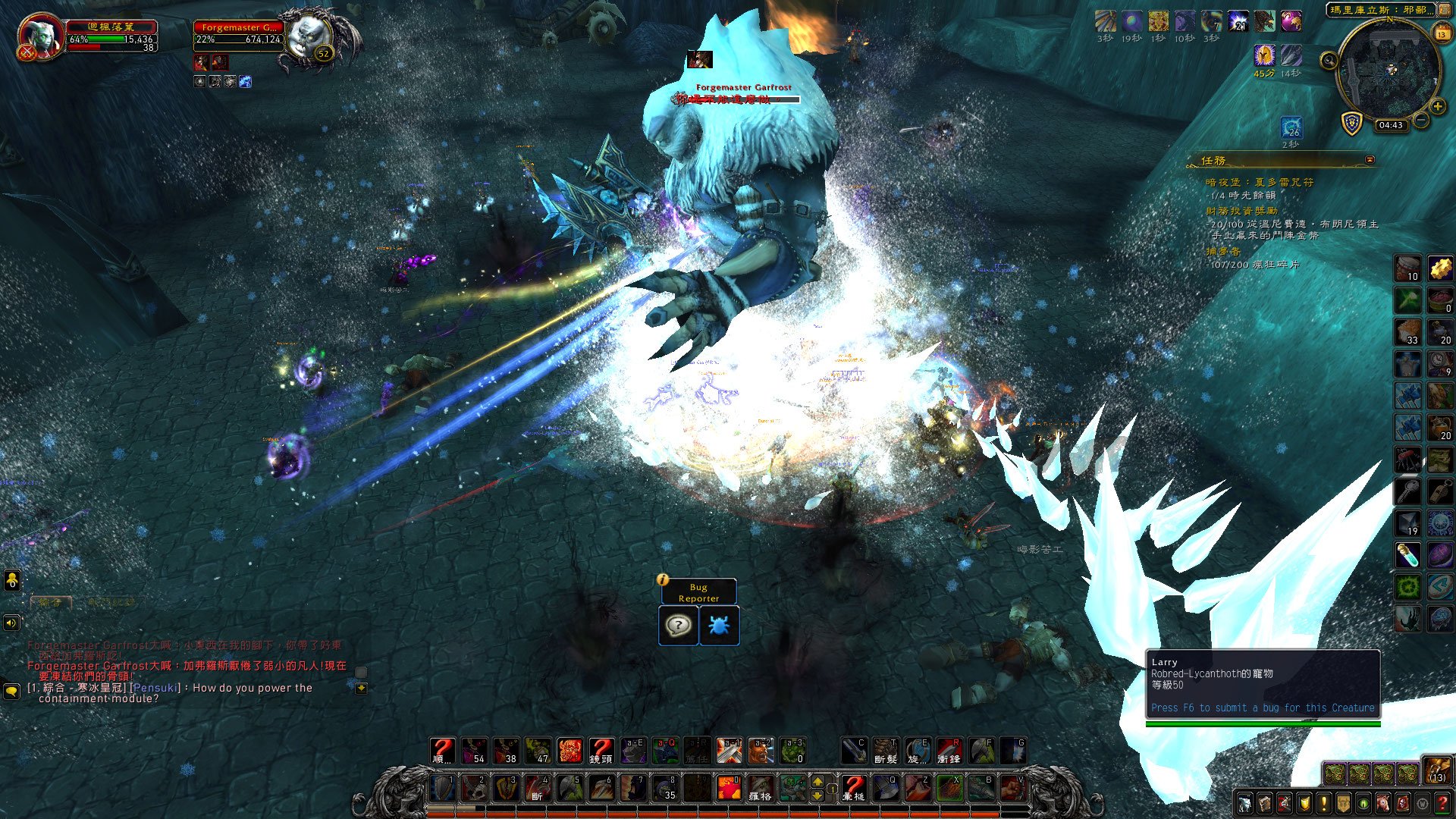Activate the shield ability in slot 1
The width and height of the screenshot is (1456, 819).
click(x=443, y=788)
